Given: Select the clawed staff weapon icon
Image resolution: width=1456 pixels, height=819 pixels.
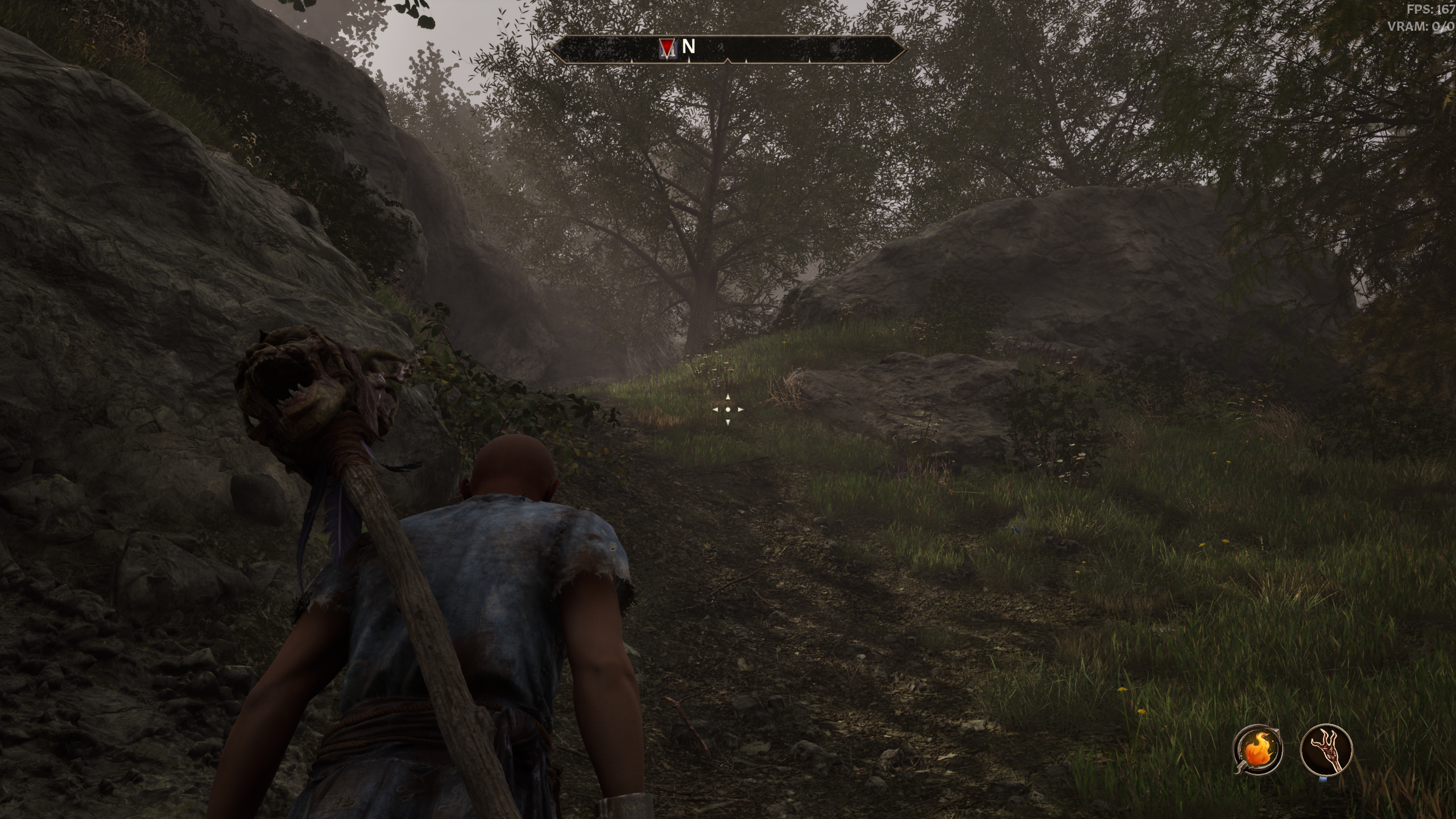Looking at the screenshot, I should pos(1326,749).
